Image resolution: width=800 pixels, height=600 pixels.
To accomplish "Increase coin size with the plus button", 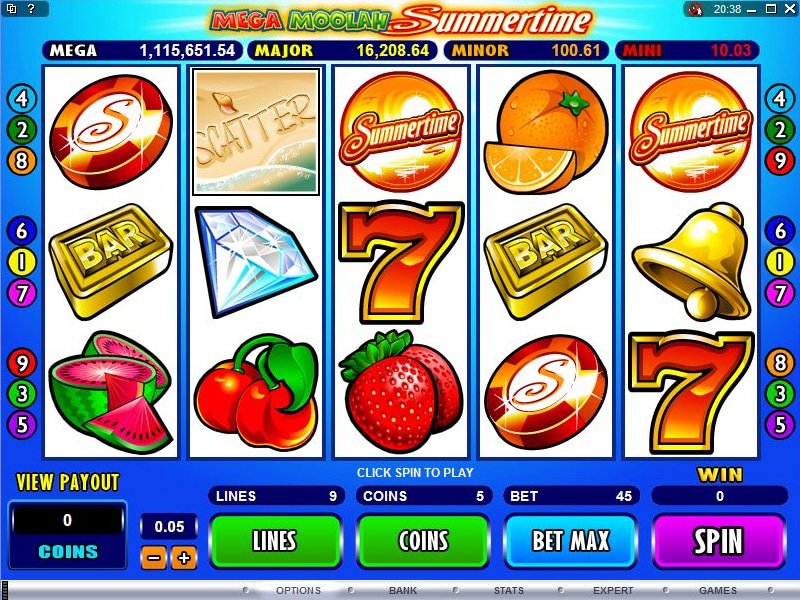I will [182, 558].
